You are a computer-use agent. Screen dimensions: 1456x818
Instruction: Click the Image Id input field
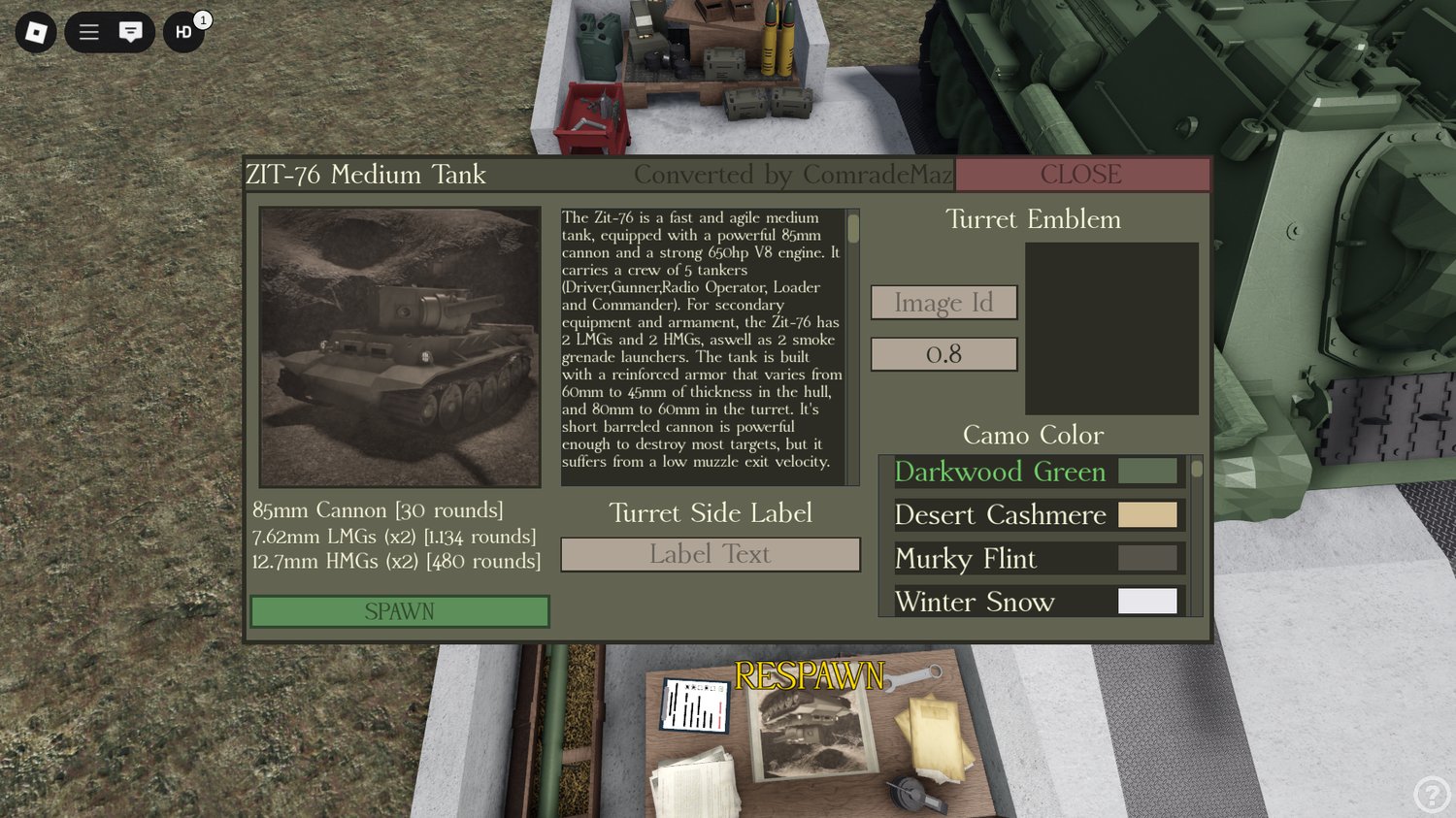943,302
